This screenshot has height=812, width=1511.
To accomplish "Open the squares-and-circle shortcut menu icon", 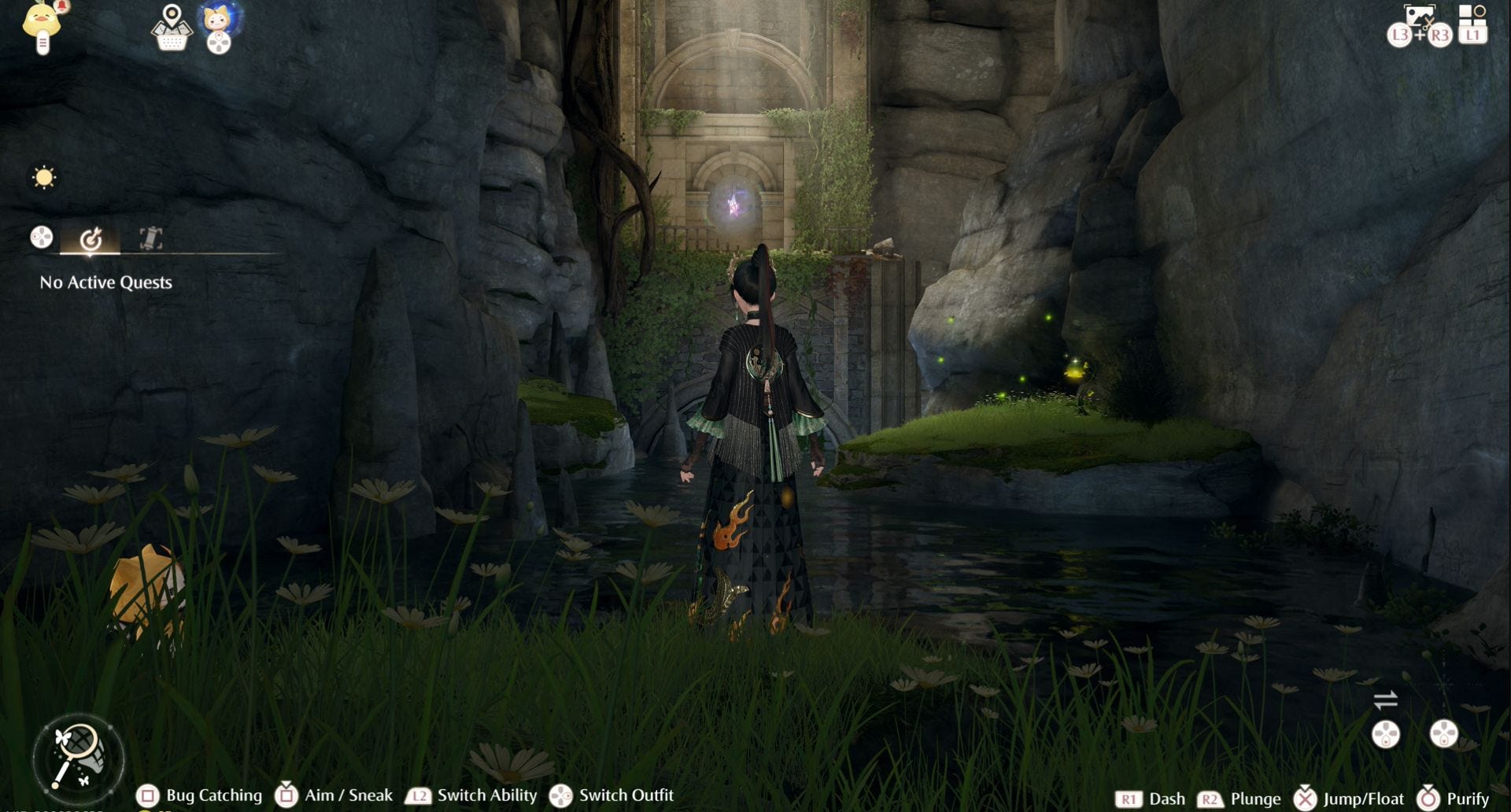I will pyautogui.click(x=1472, y=16).
